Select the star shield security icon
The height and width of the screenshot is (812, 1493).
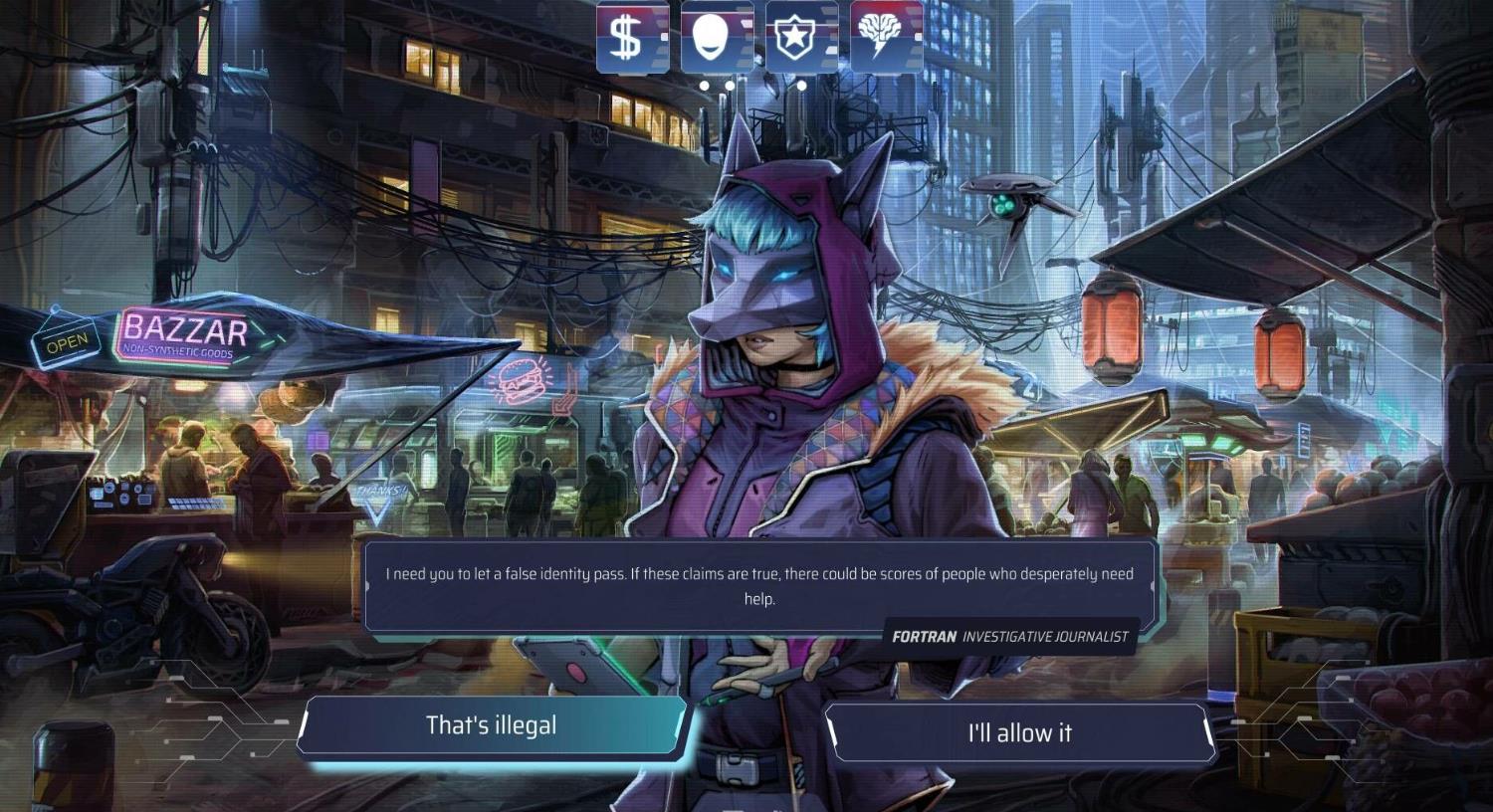801,37
